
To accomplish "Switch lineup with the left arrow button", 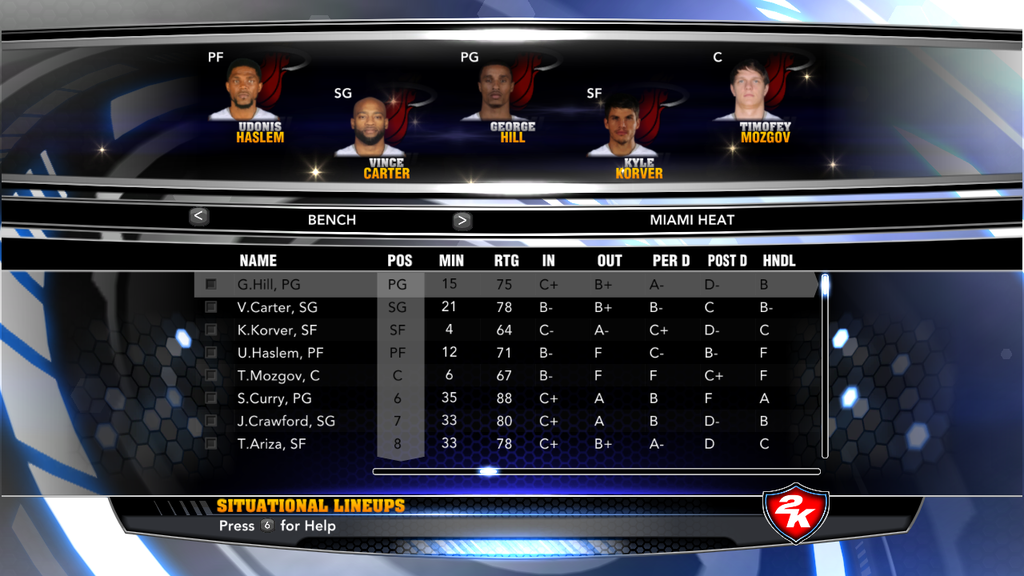I will point(199,216).
